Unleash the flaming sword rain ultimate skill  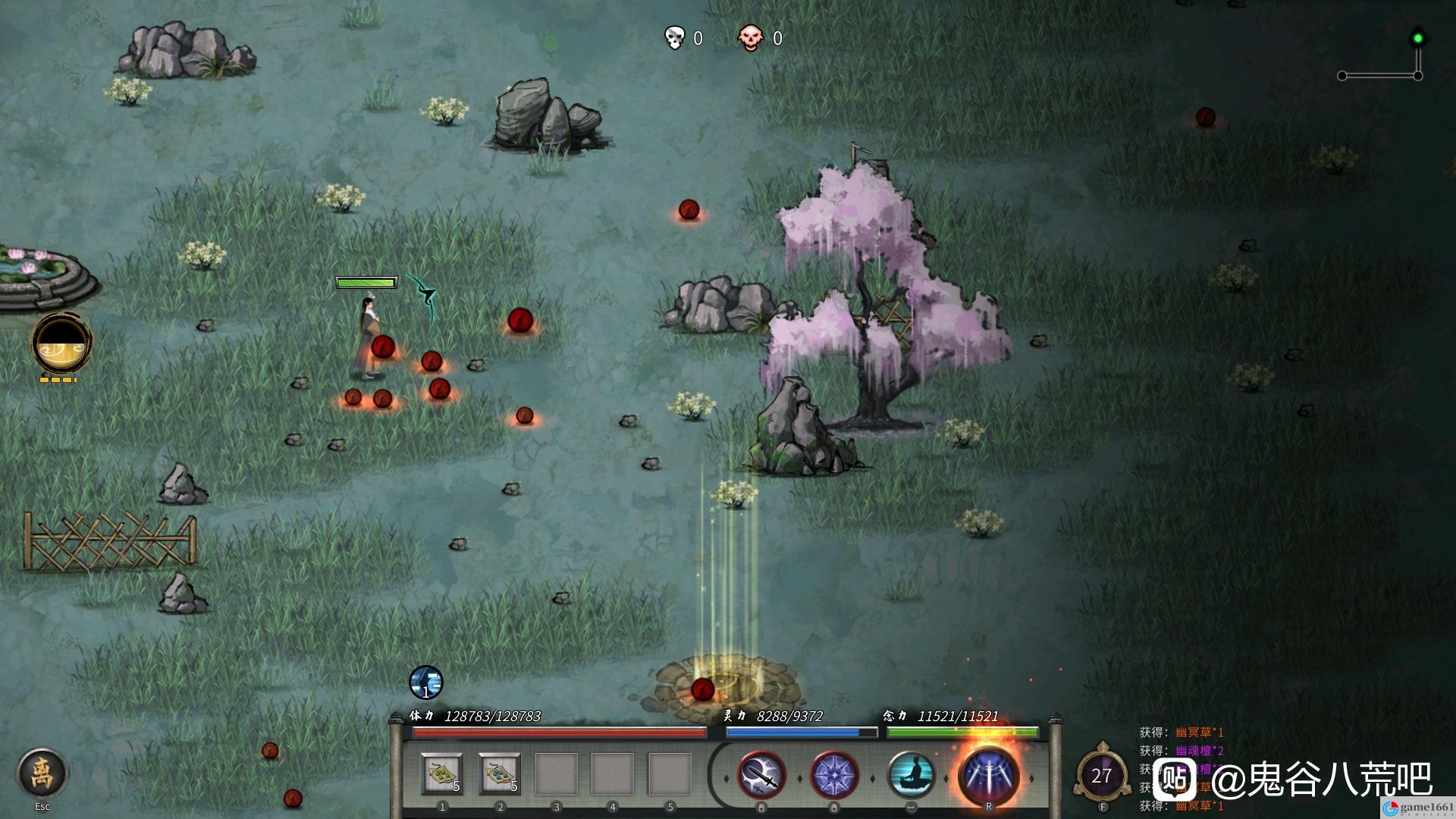[x=988, y=775]
